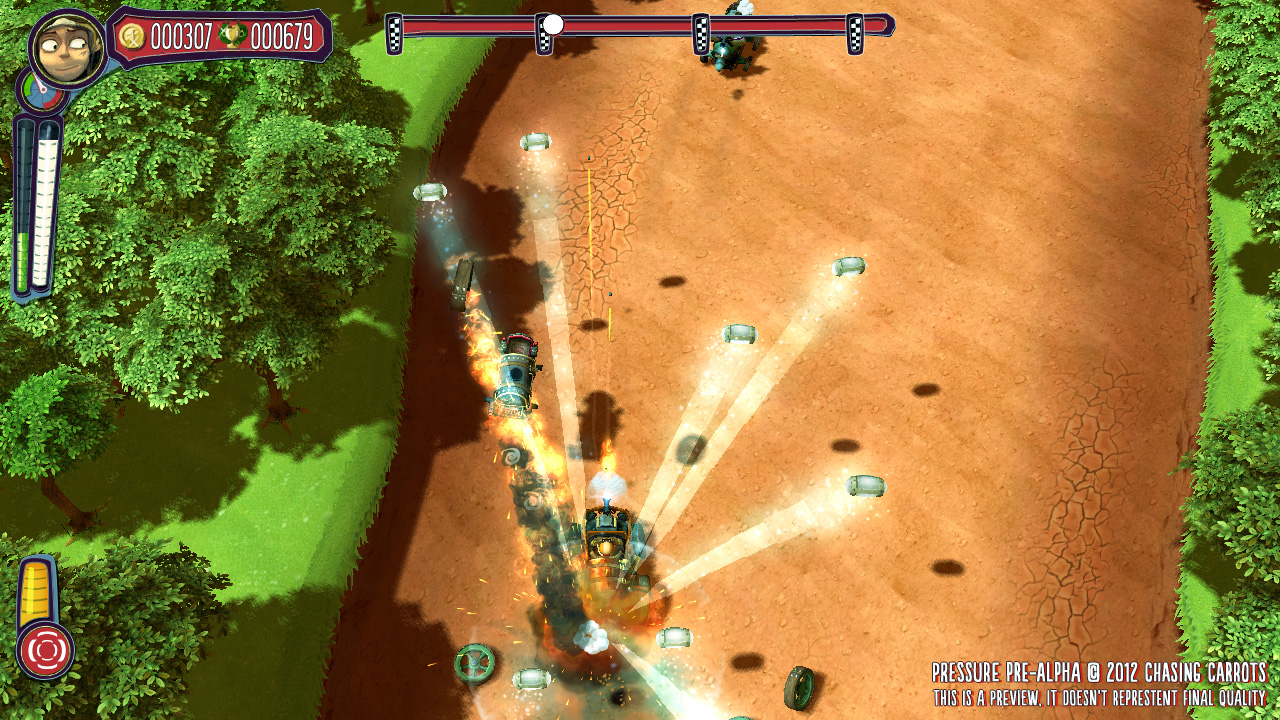Image resolution: width=1280 pixels, height=720 pixels.
Task: Click the driver portrait icon
Action: [67, 47]
